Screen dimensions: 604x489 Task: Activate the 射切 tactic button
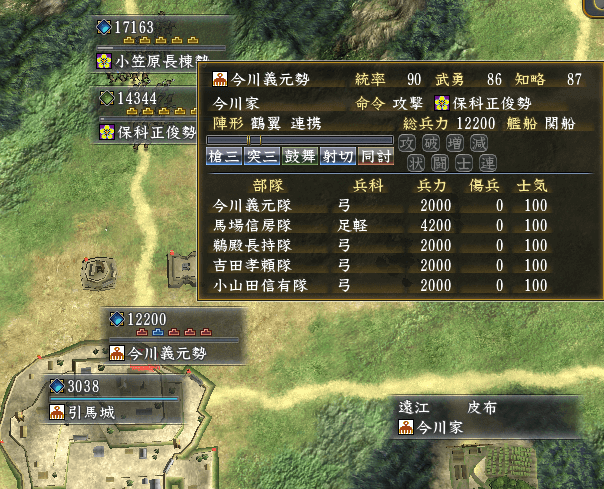click(x=338, y=156)
